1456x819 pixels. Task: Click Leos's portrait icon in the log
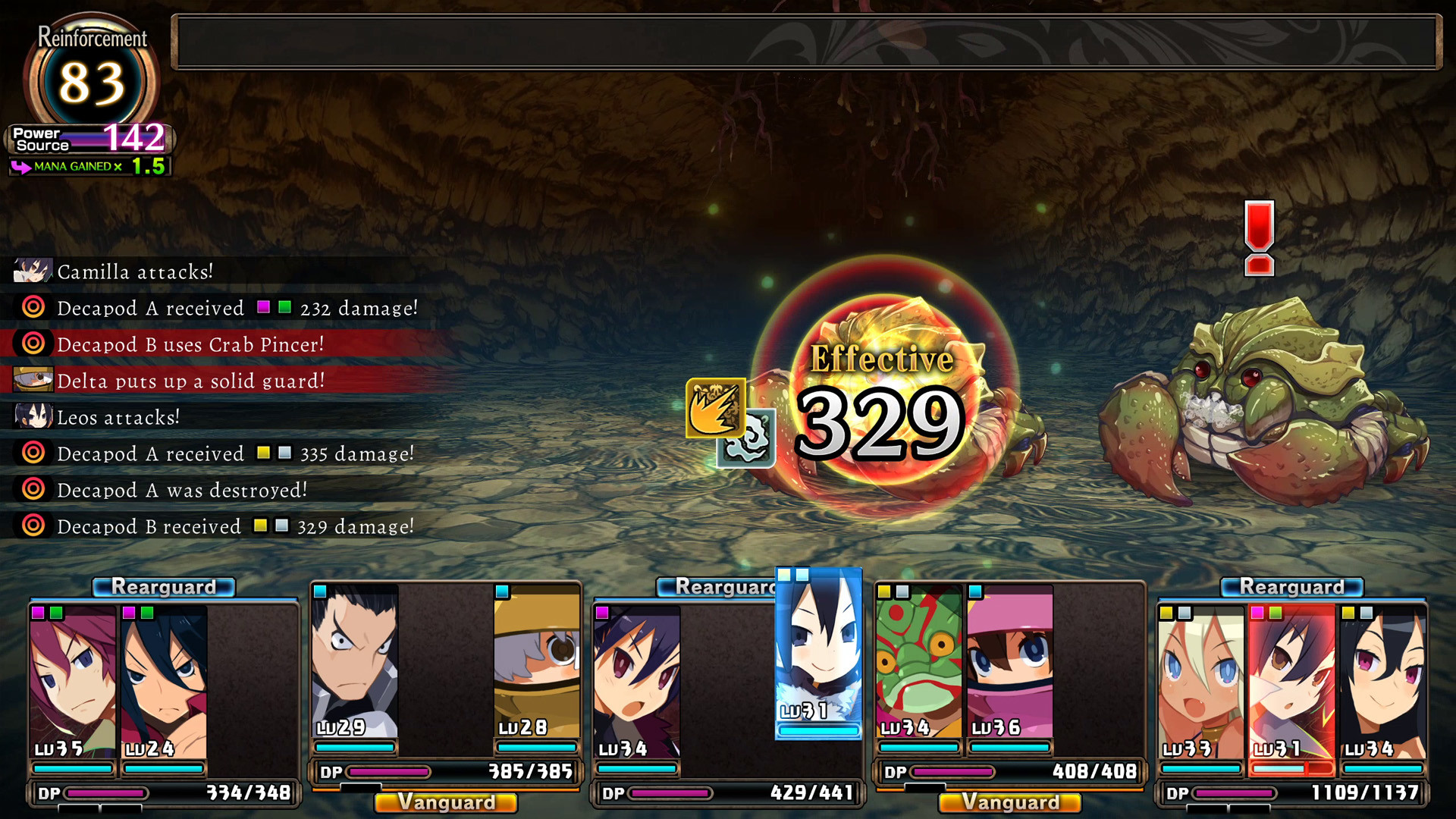(x=32, y=416)
